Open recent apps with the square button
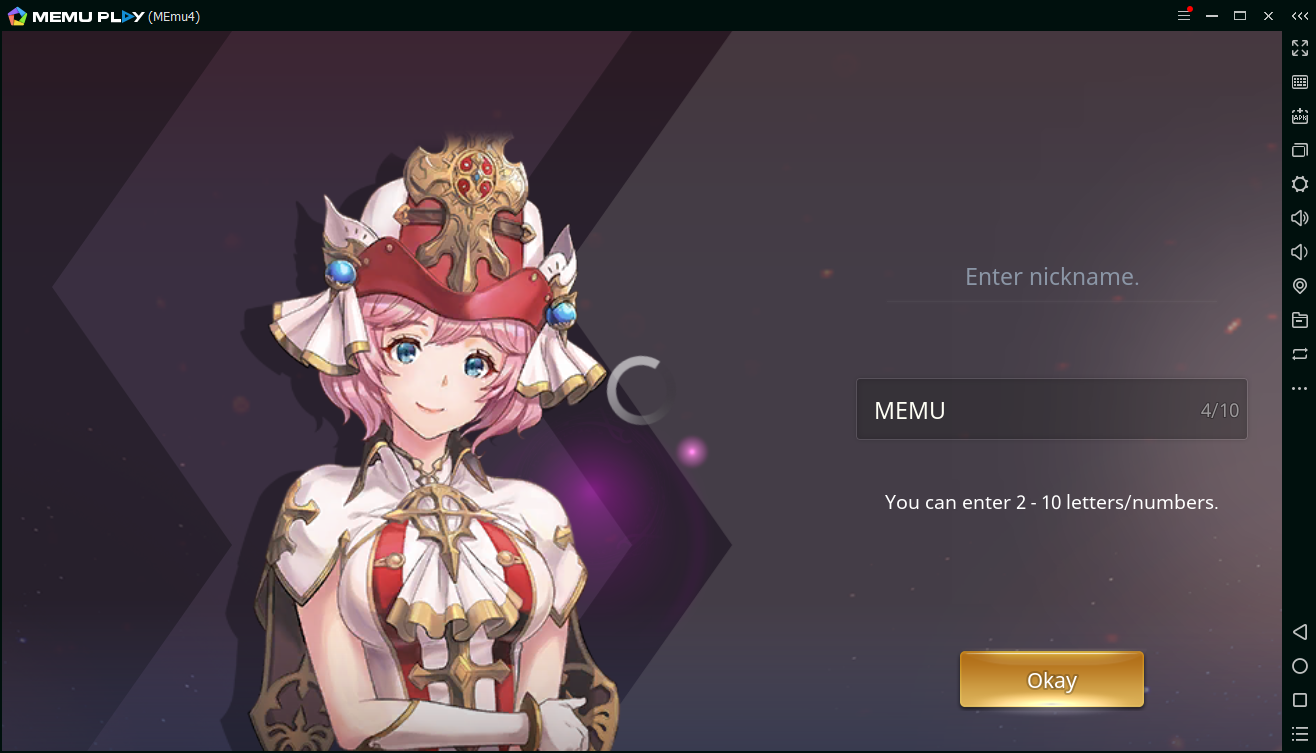This screenshot has width=1316, height=753. click(x=1299, y=700)
